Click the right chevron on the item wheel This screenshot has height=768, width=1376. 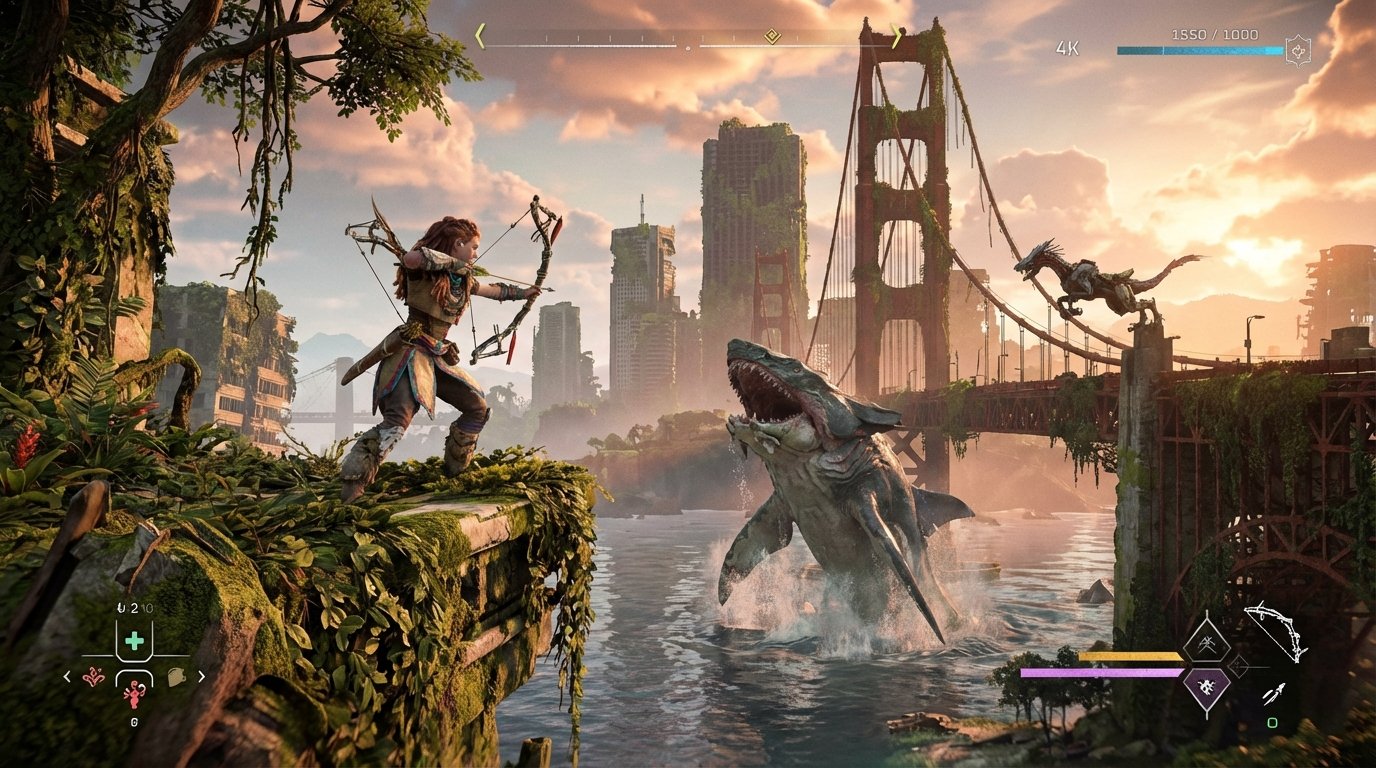201,677
